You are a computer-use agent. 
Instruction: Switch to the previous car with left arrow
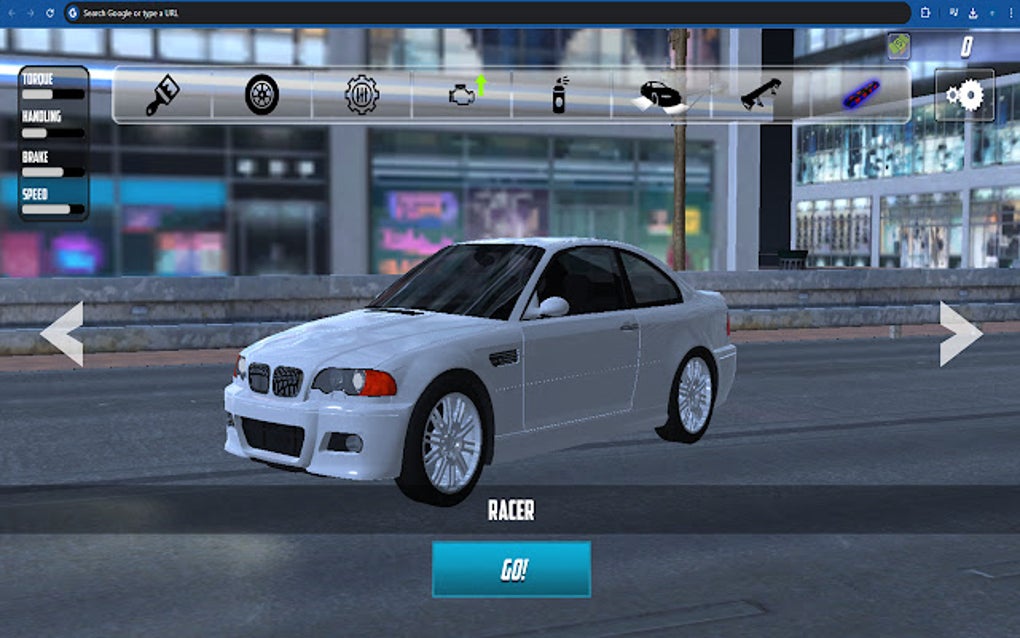pos(62,334)
